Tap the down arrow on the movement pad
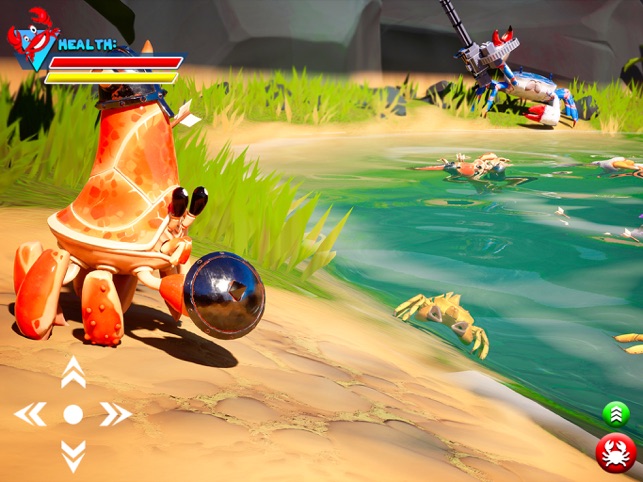Screen dimensions: 643x482 (73, 455)
